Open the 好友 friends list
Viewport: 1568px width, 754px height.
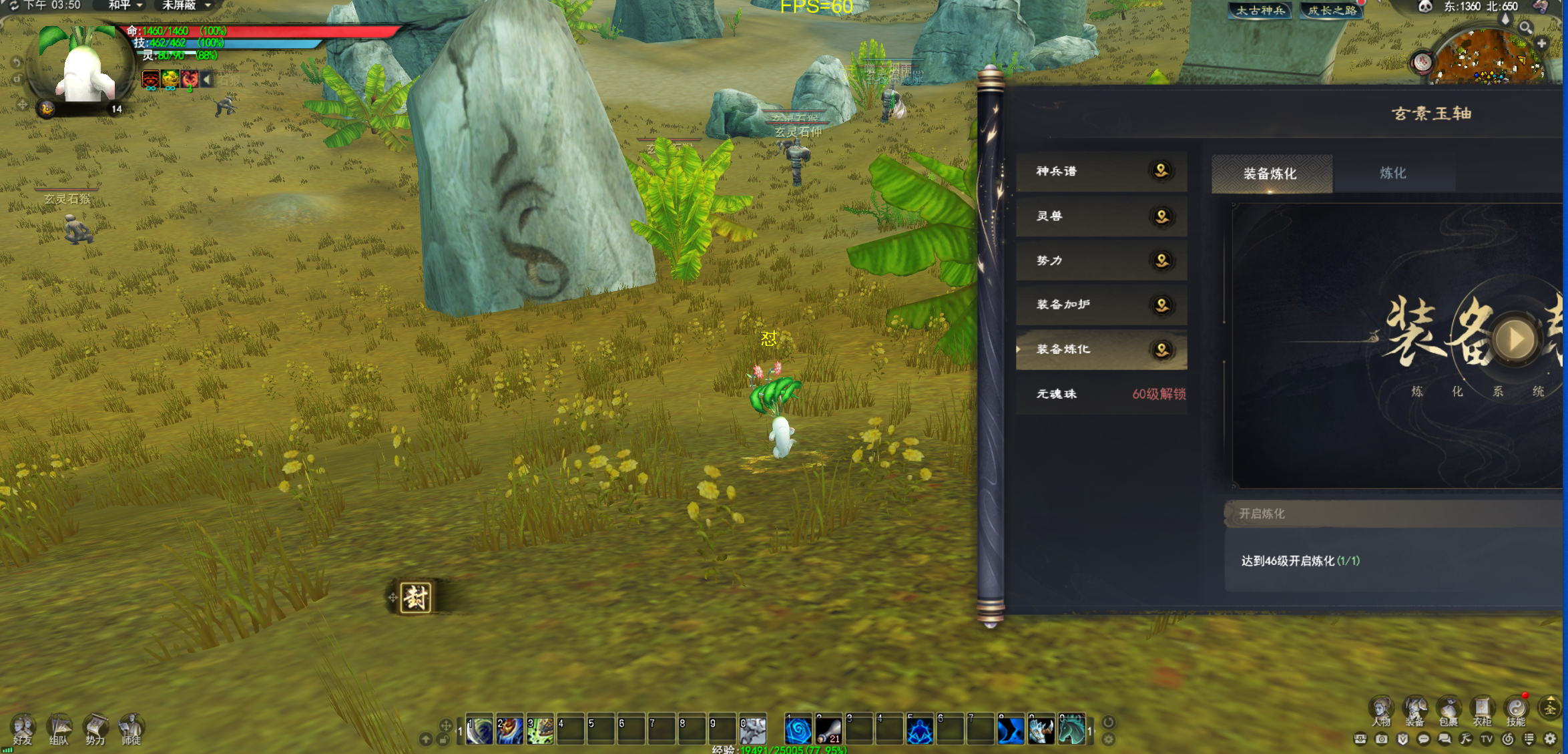click(x=23, y=729)
